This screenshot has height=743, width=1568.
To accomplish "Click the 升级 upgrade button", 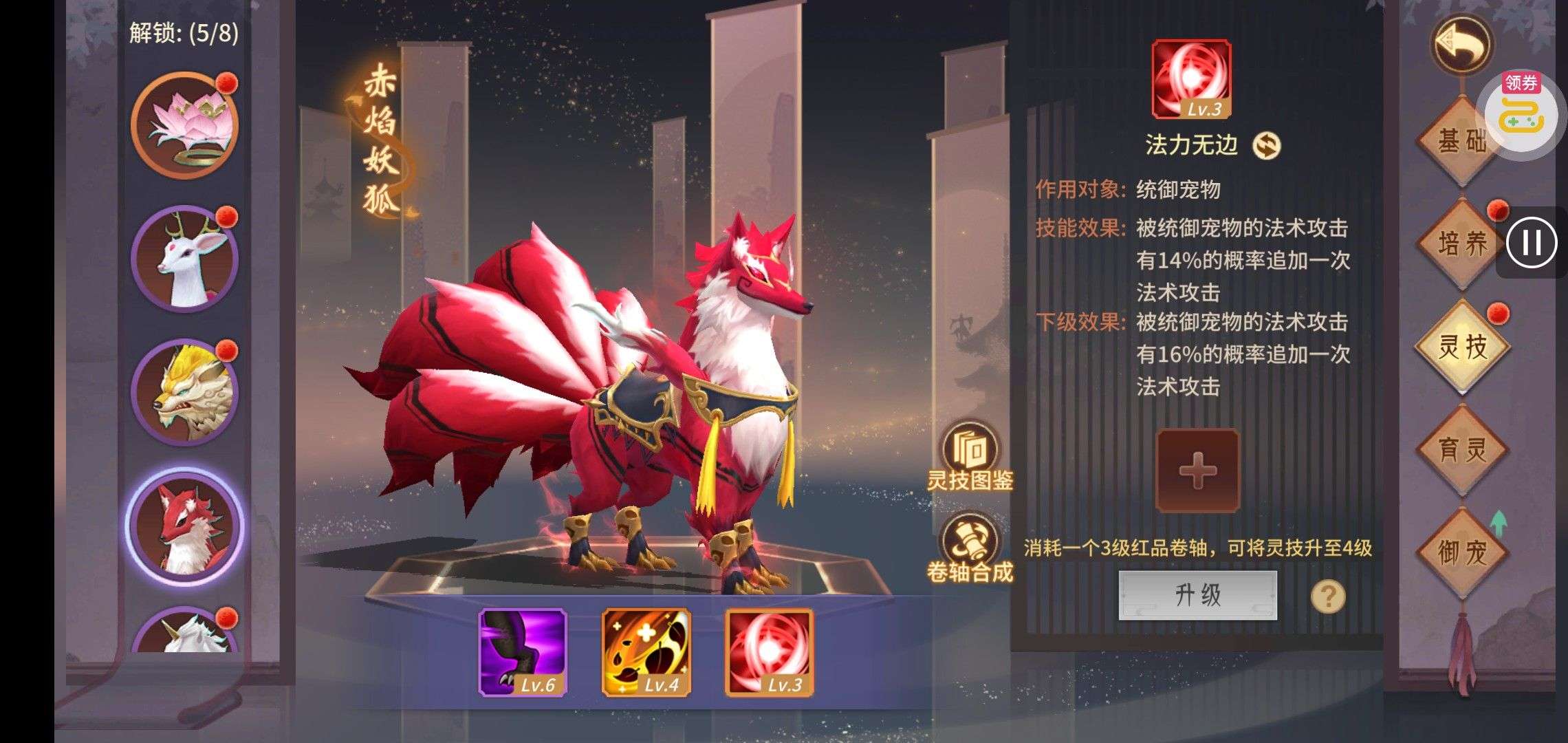I will 1197,595.
